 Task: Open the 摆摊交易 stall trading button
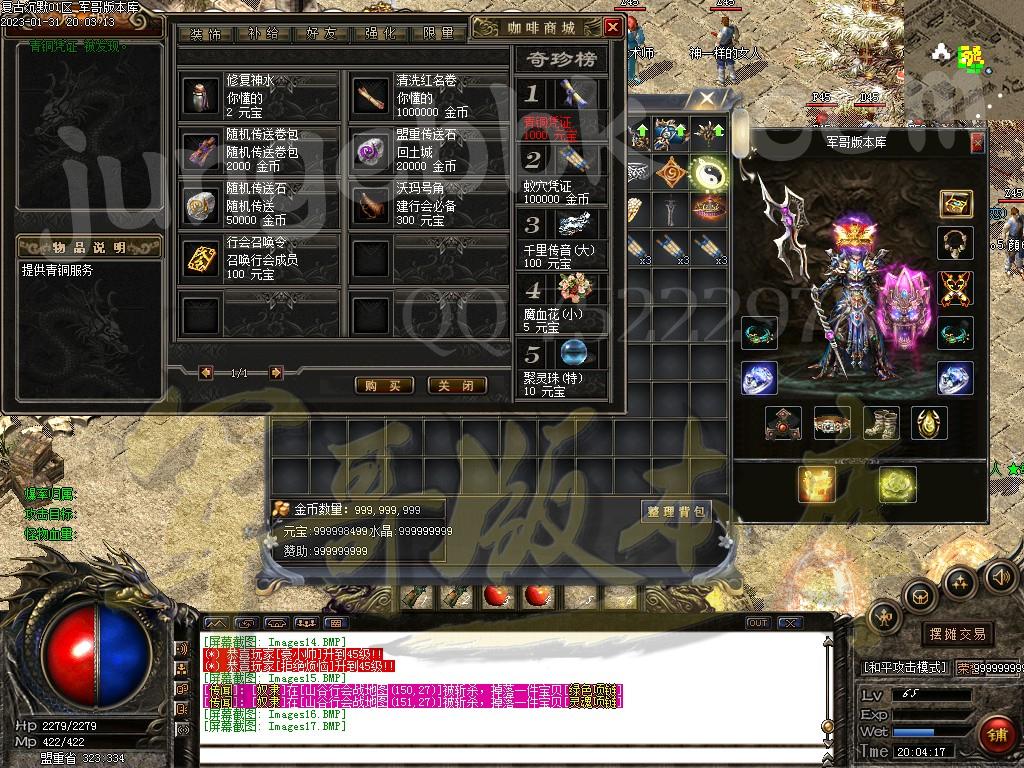pyautogui.click(x=957, y=634)
